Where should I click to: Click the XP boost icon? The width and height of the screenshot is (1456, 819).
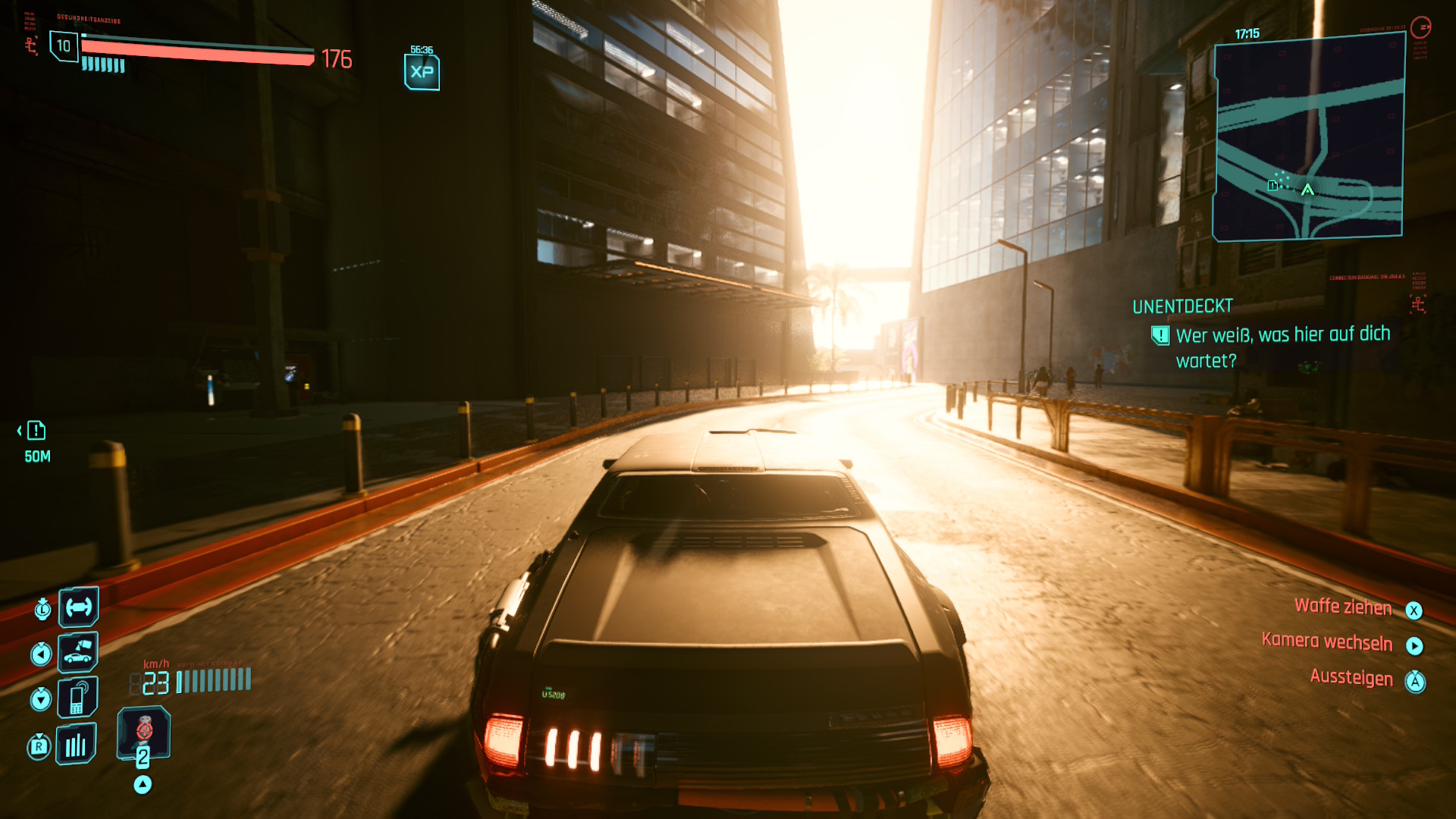click(x=422, y=72)
